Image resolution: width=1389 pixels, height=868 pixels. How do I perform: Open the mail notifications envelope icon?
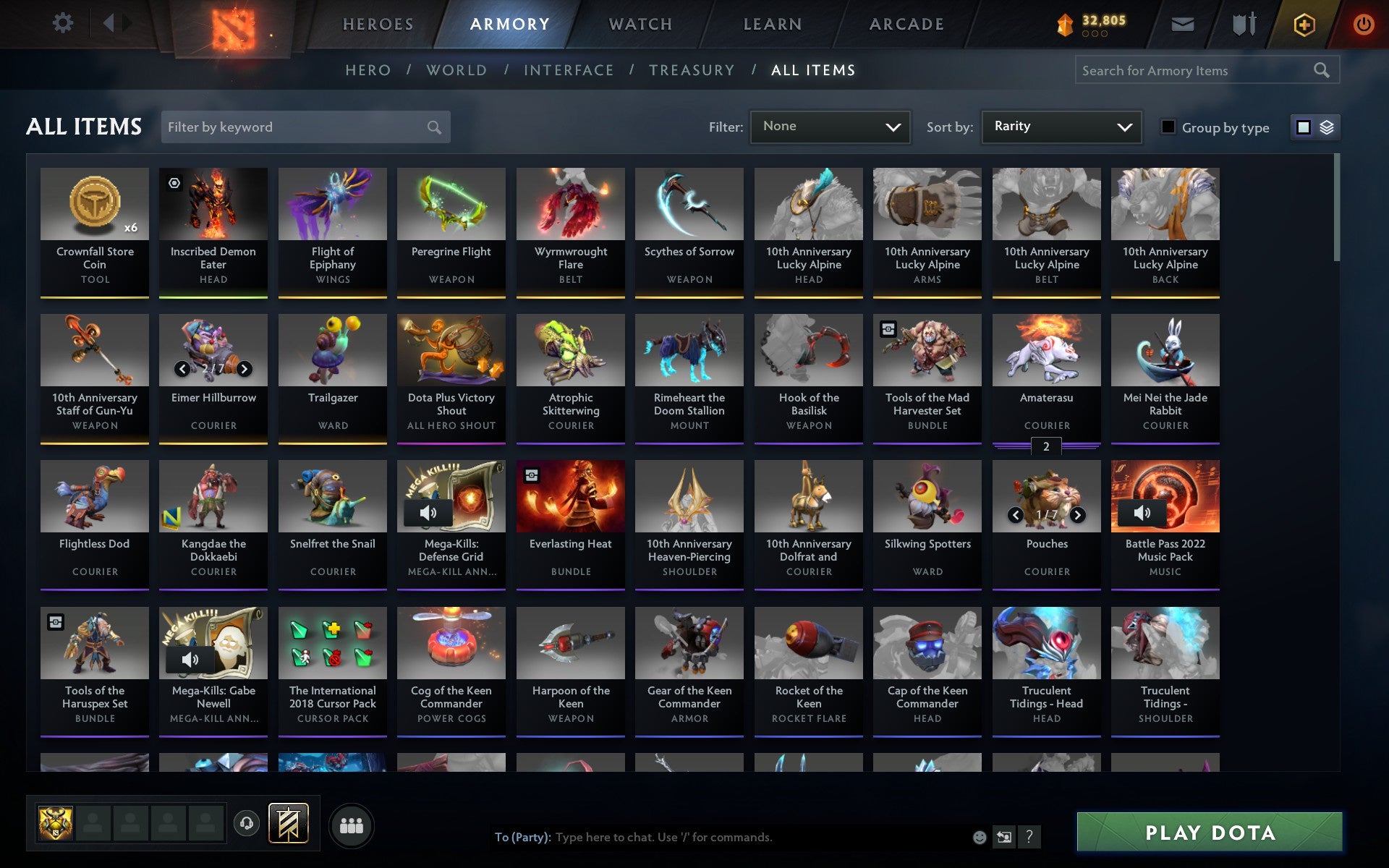point(1182,23)
